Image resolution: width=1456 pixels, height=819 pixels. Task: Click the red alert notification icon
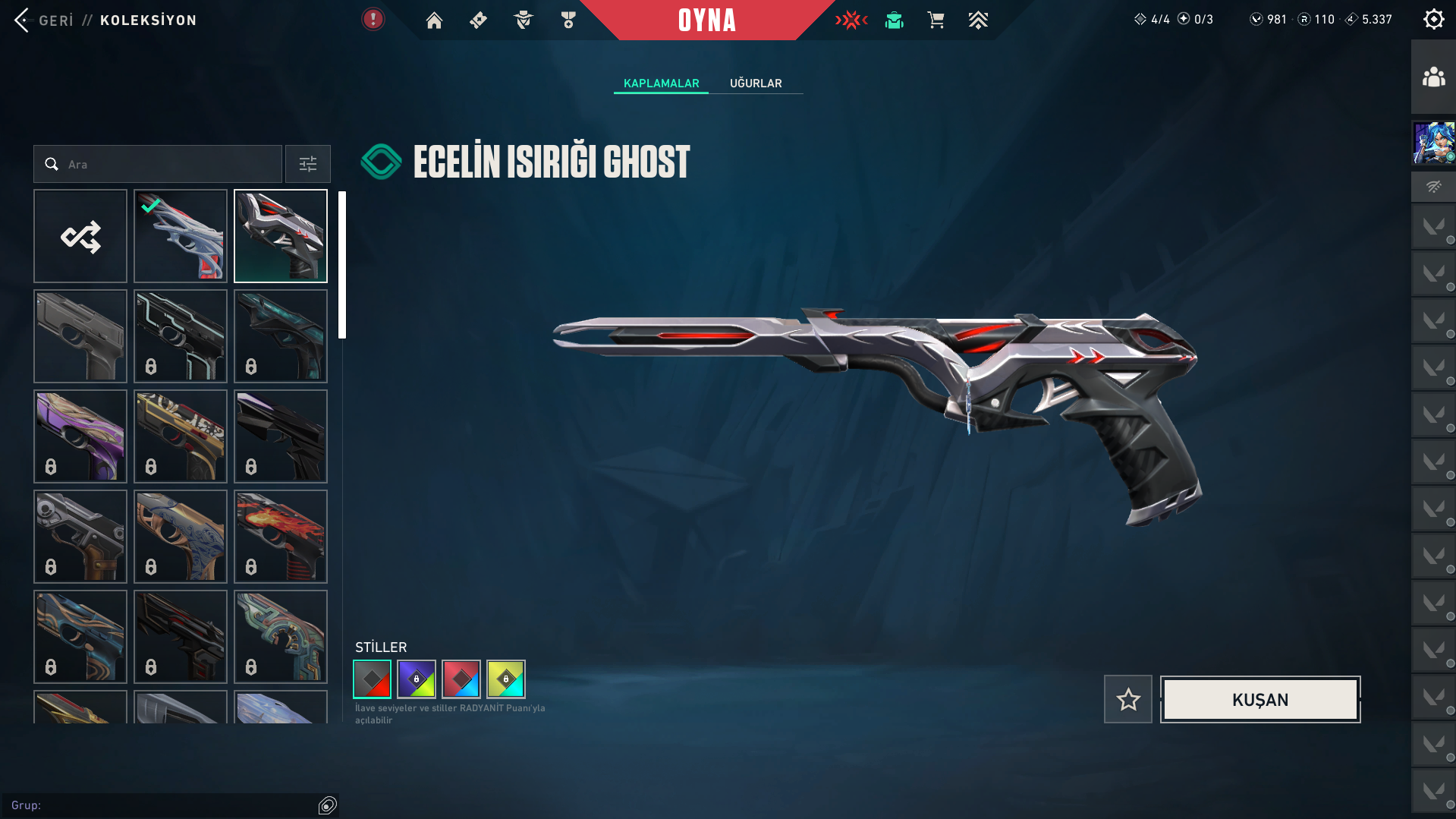coord(373,20)
